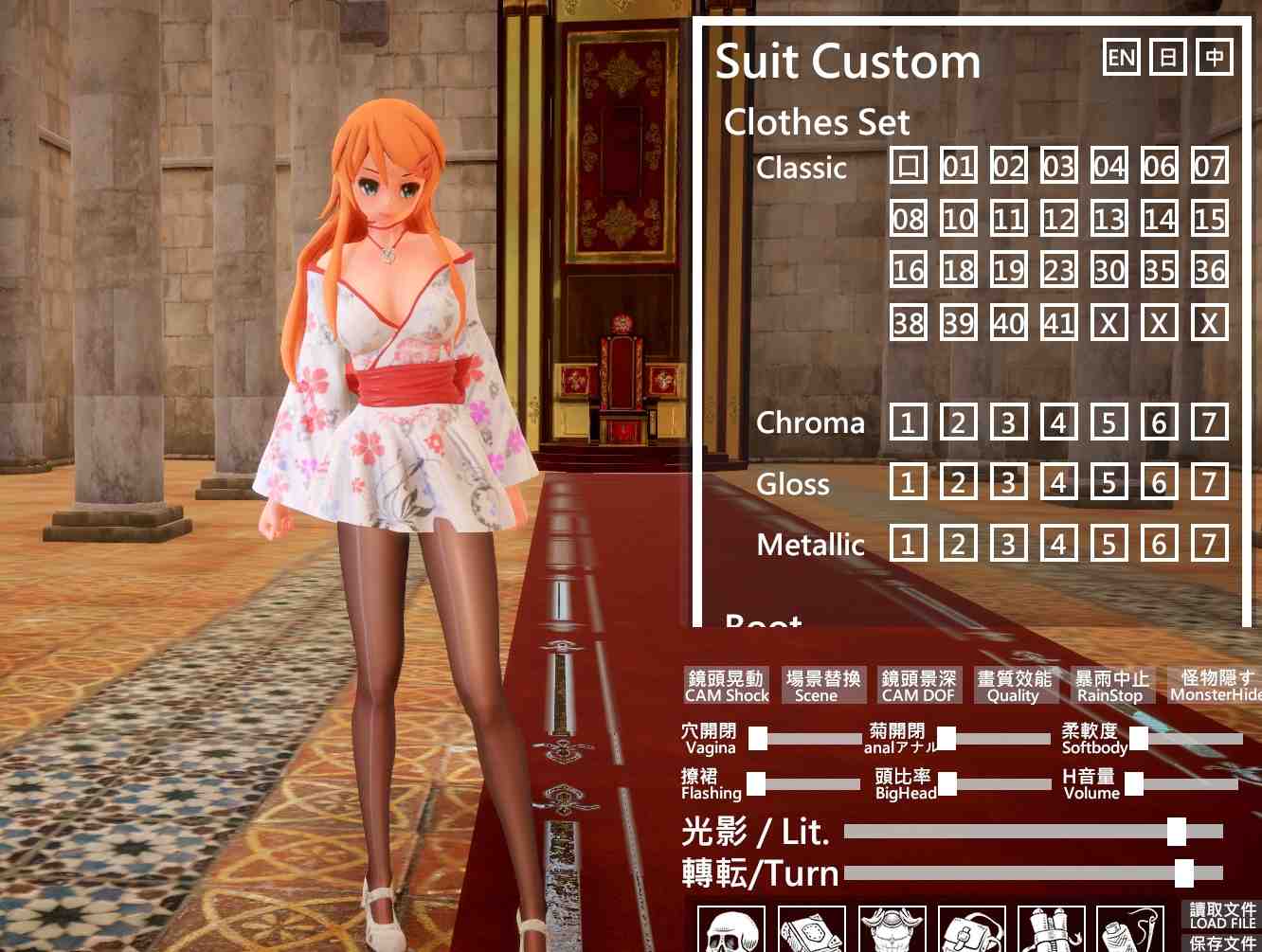Screen dimensions: 1262x952
Task: Toggle the Quality effect option
Action: 1017,685
